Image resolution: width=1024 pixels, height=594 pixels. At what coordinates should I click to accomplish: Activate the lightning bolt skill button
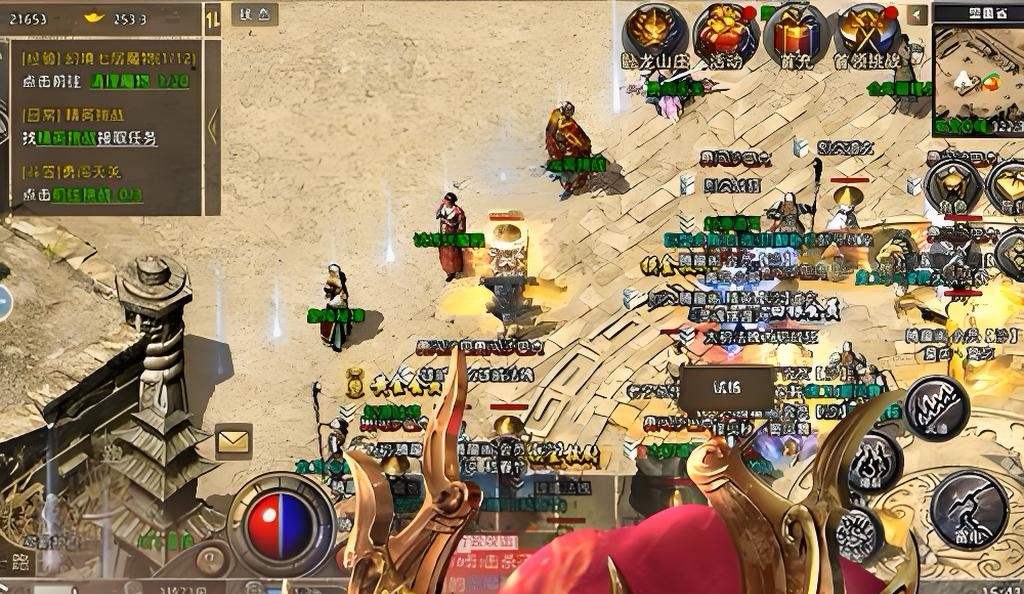968,510
